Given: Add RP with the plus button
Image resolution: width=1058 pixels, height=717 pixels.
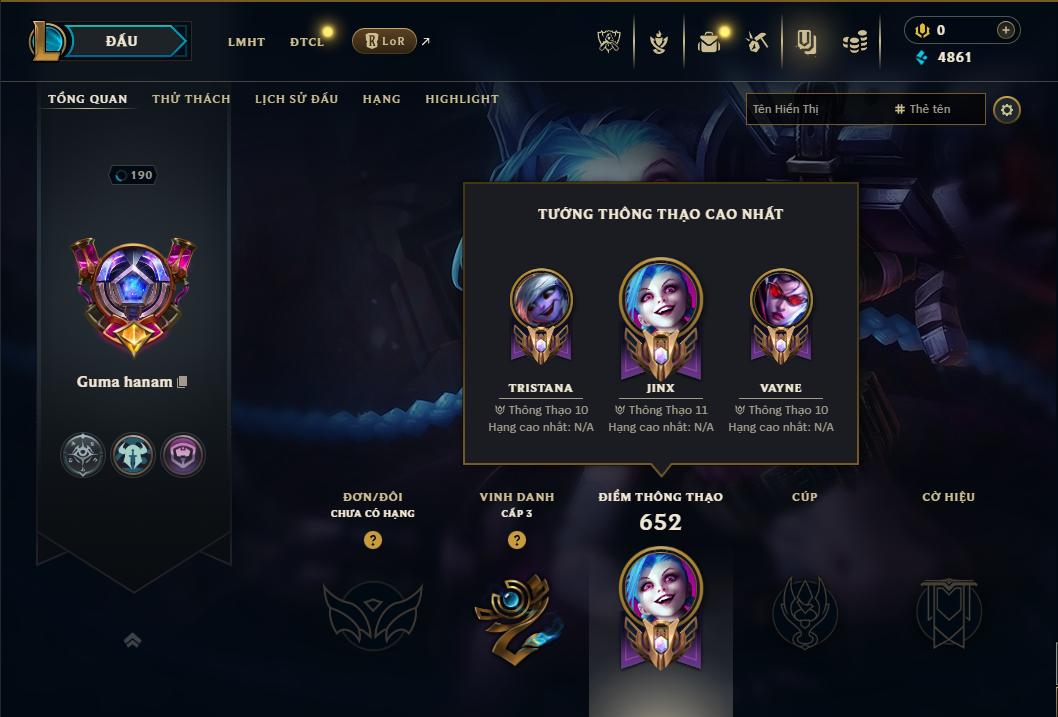Looking at the screenshot, I should click(x=1005, y=30).
